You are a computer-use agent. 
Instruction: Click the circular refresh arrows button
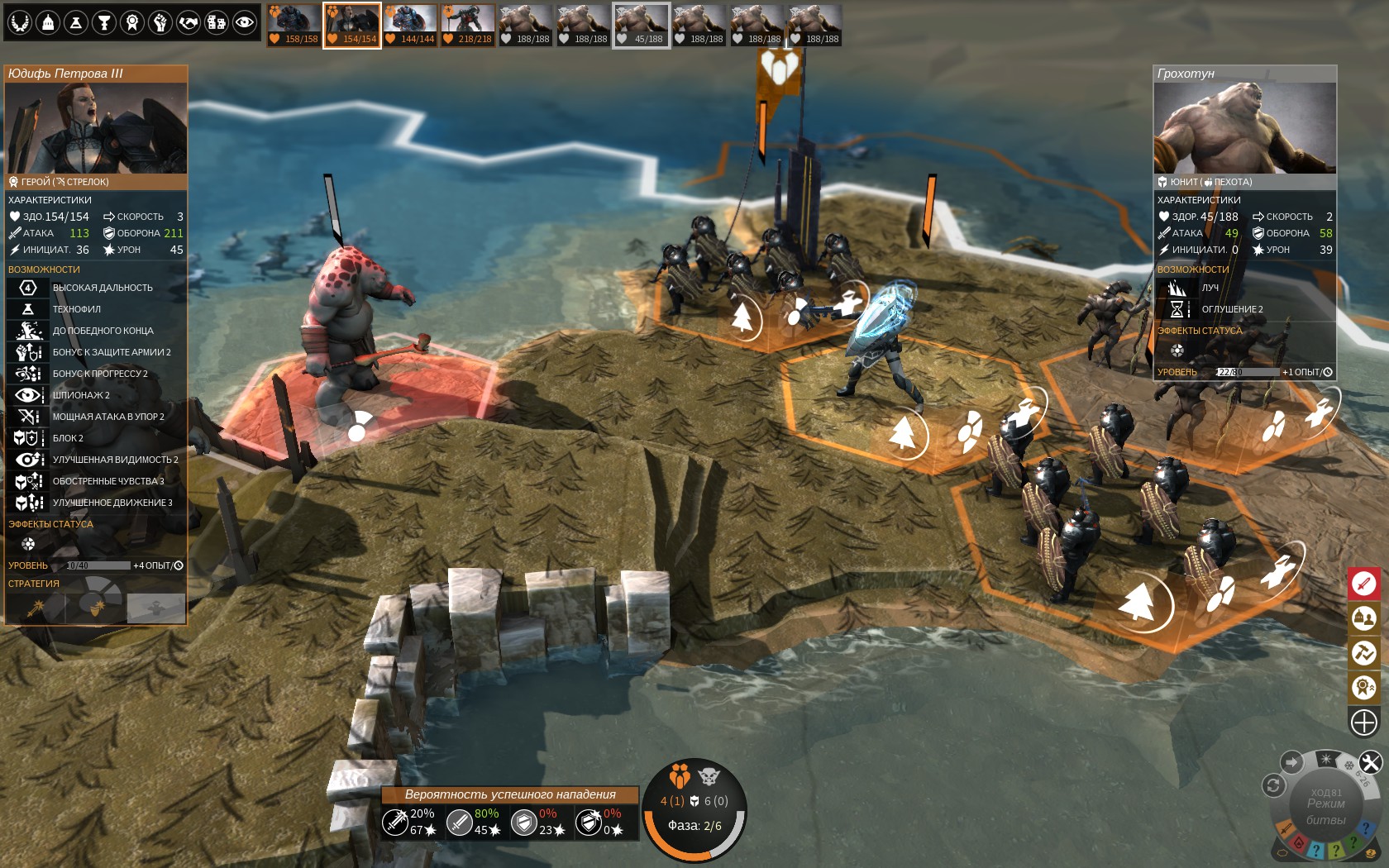pyautogui.click(x=1273, y=785)
